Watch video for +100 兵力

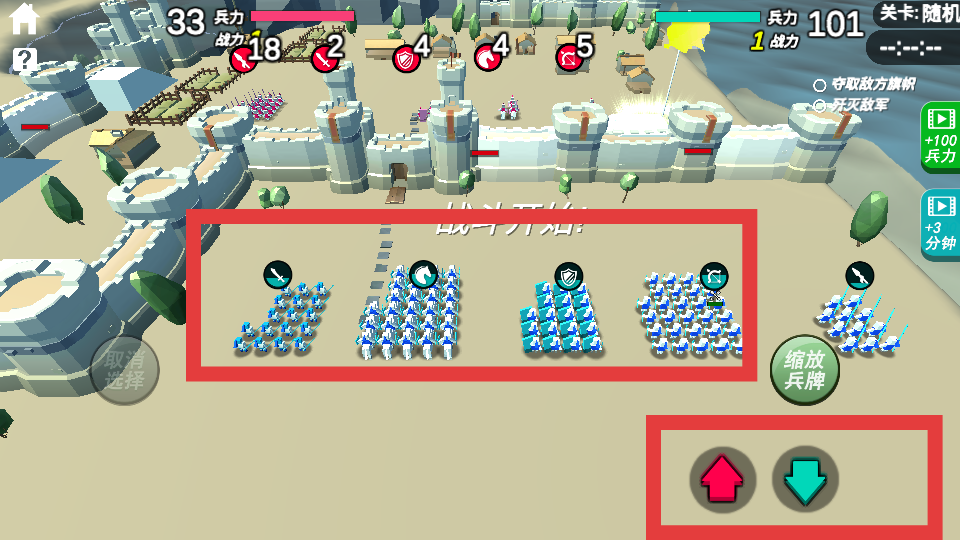[940, 137]
